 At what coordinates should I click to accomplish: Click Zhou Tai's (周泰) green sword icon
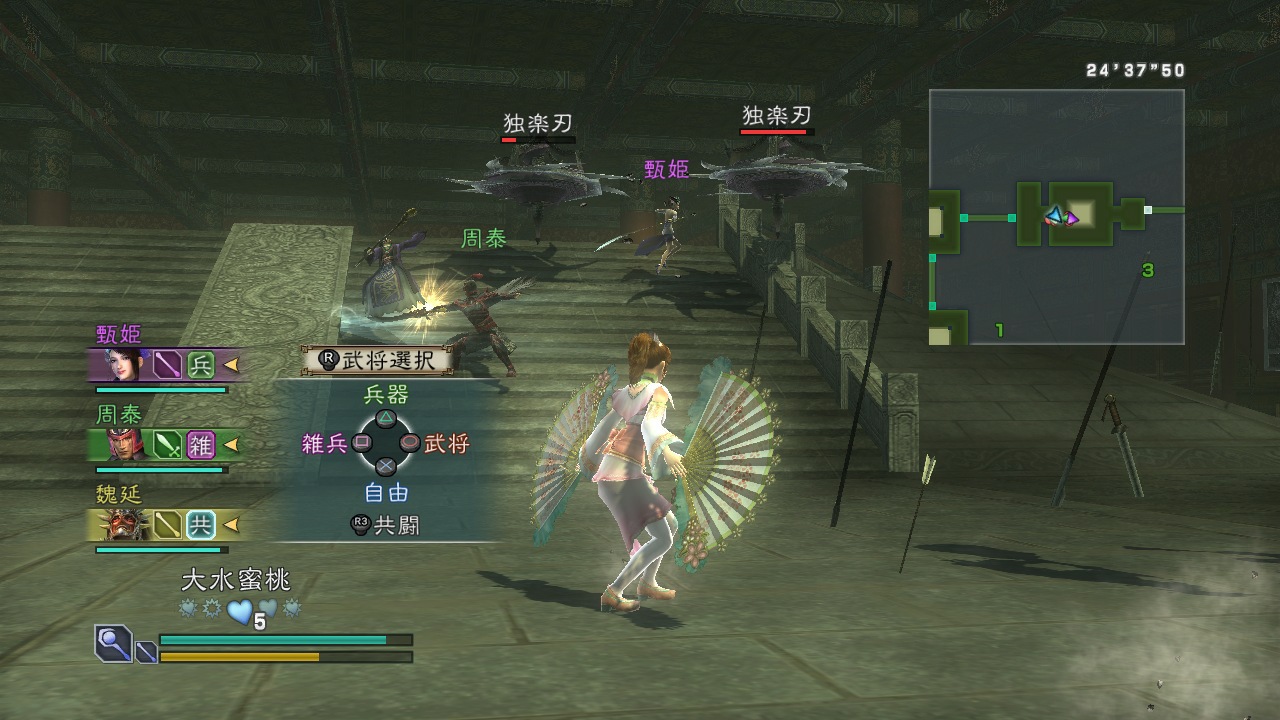click(166, 445)
